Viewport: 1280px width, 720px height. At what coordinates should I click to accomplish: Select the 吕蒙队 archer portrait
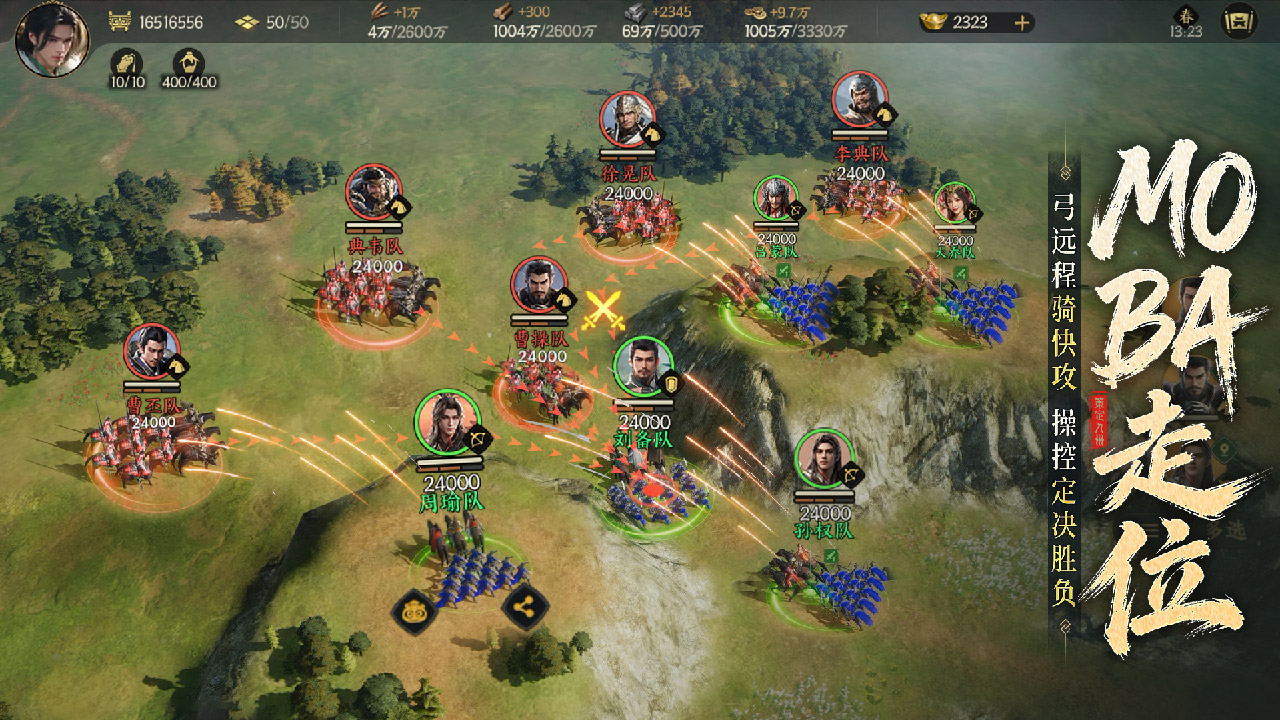776,198
